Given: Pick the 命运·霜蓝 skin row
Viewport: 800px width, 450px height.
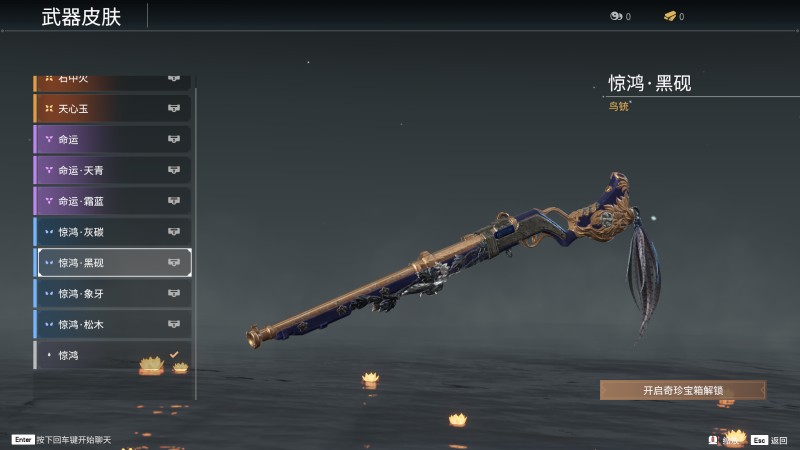Looking at the screenshot, I should click(112, 201).
